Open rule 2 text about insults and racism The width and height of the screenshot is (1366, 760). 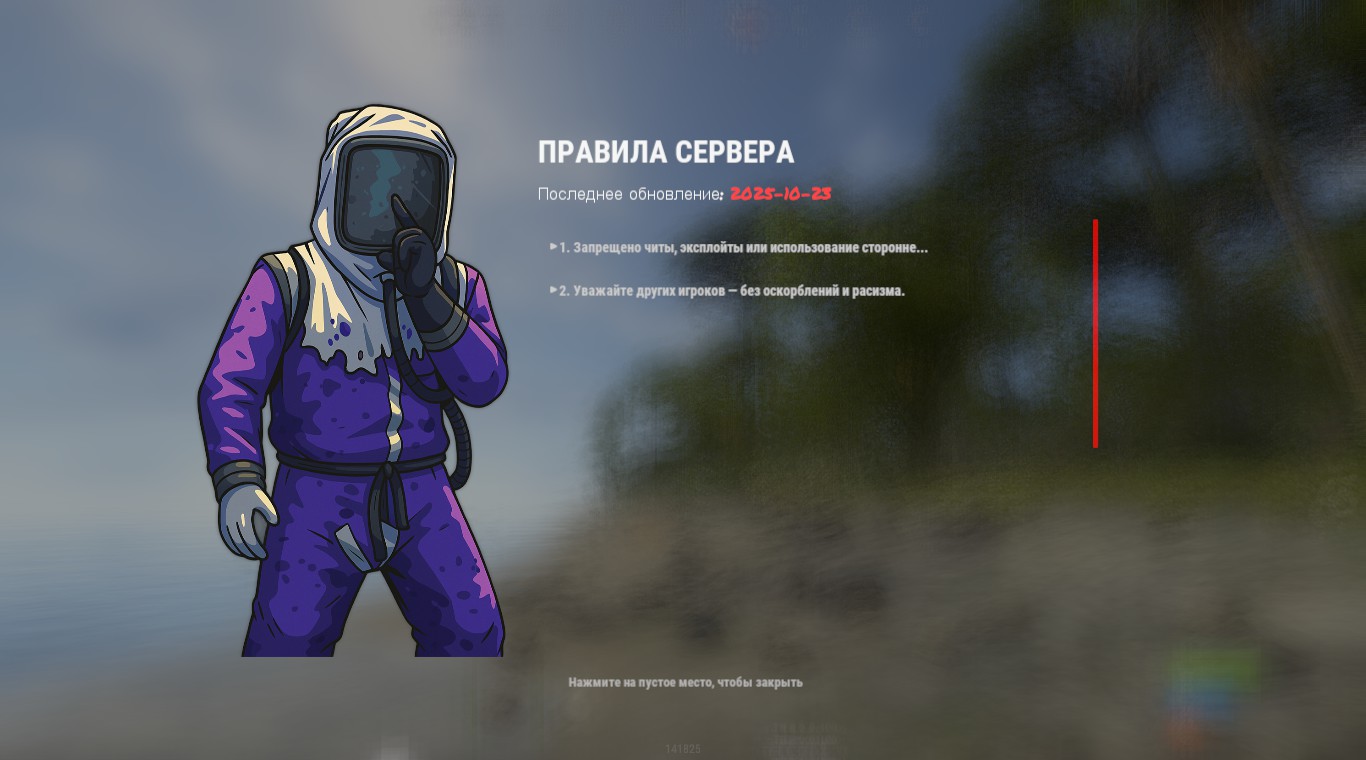tap(730, 291)
